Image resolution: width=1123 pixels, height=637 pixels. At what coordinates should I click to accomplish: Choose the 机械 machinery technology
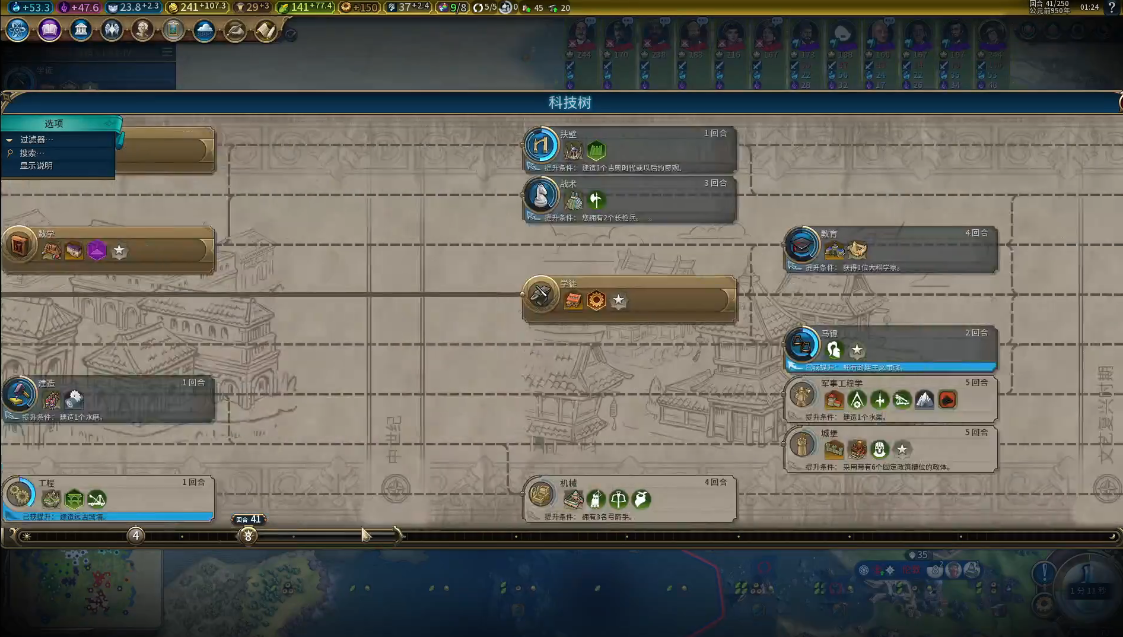coord(632,498)
